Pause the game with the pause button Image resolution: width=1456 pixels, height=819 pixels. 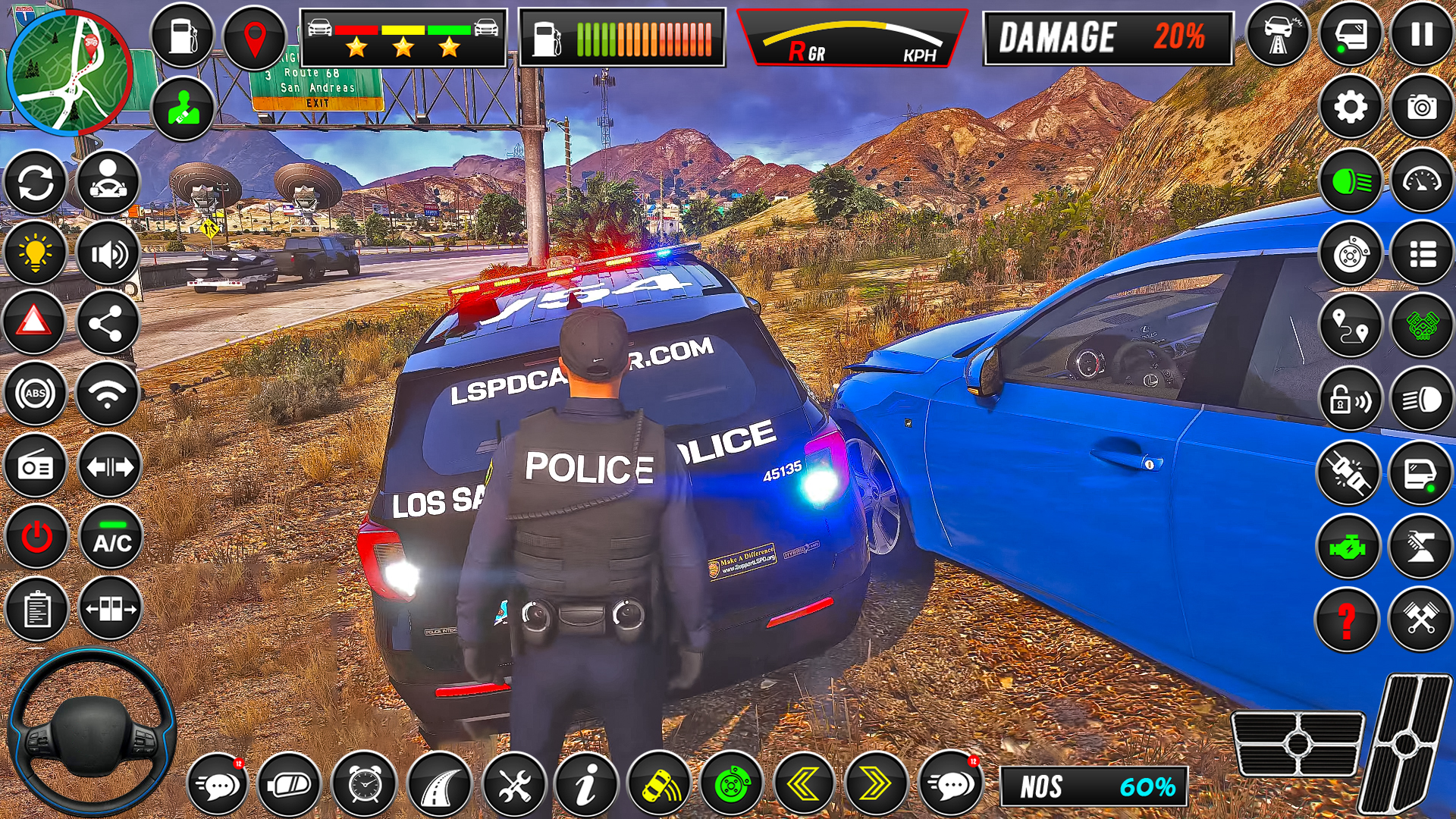[x=1422, y=35]
